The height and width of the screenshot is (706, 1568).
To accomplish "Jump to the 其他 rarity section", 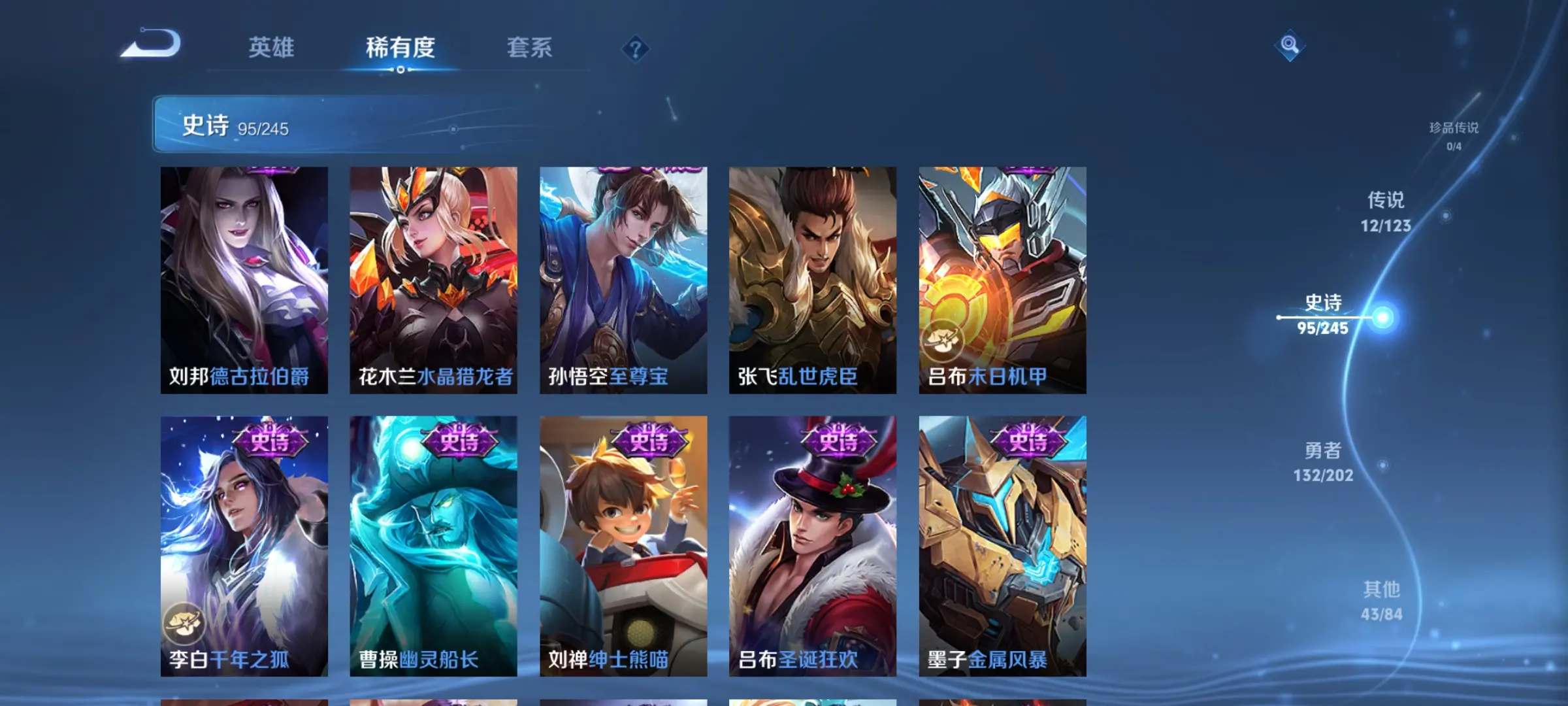I will 1381,600.
